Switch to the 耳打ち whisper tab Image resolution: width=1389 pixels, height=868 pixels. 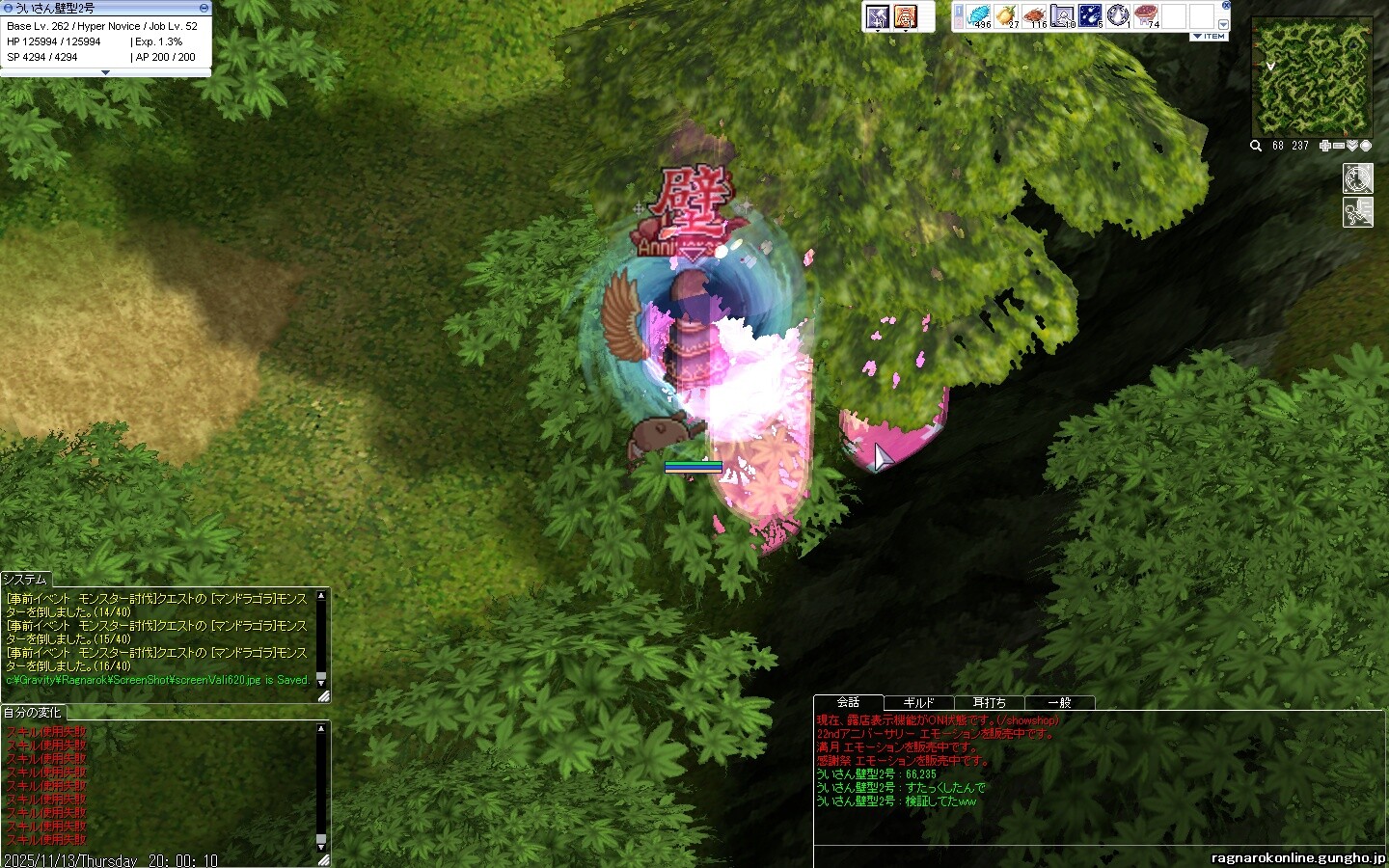tap(989, 702)
